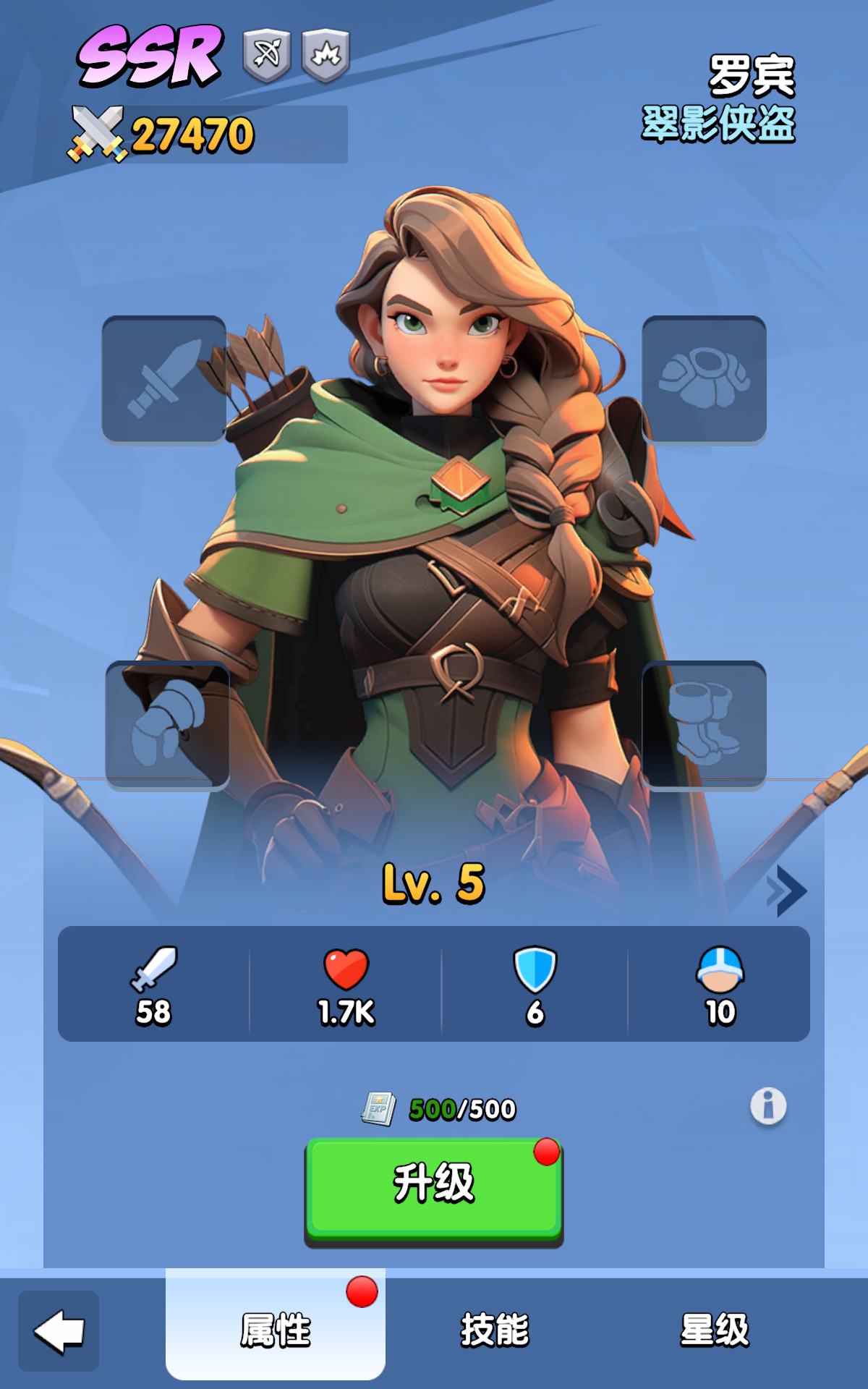Show next hero with the double chevron arrow
This screenshot has height=1389, width=868.
tap(787, 890)
